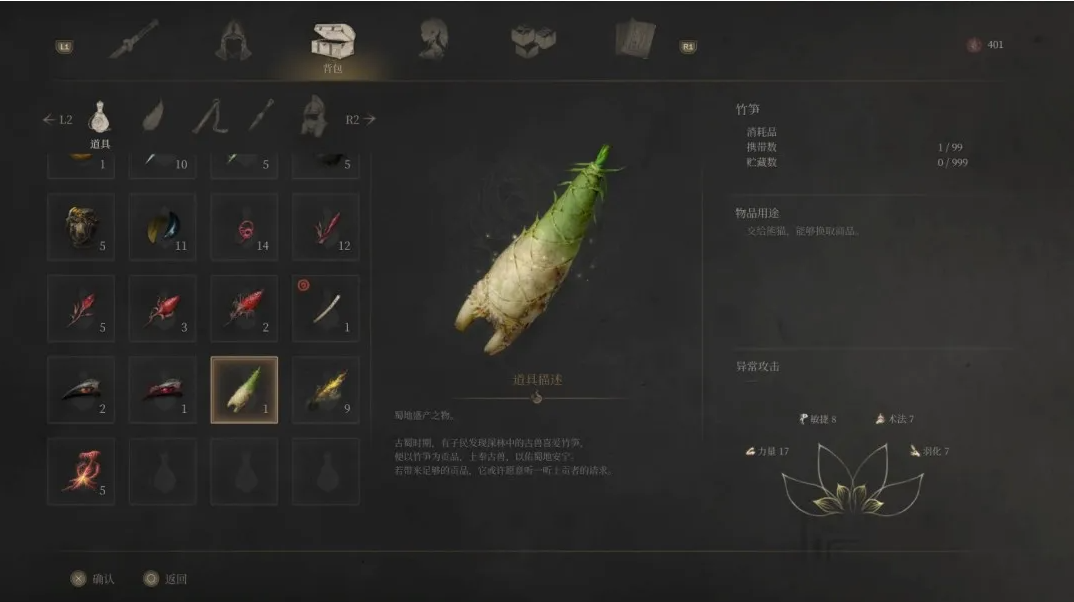Open the side-profile head tab

click(433, 40)
